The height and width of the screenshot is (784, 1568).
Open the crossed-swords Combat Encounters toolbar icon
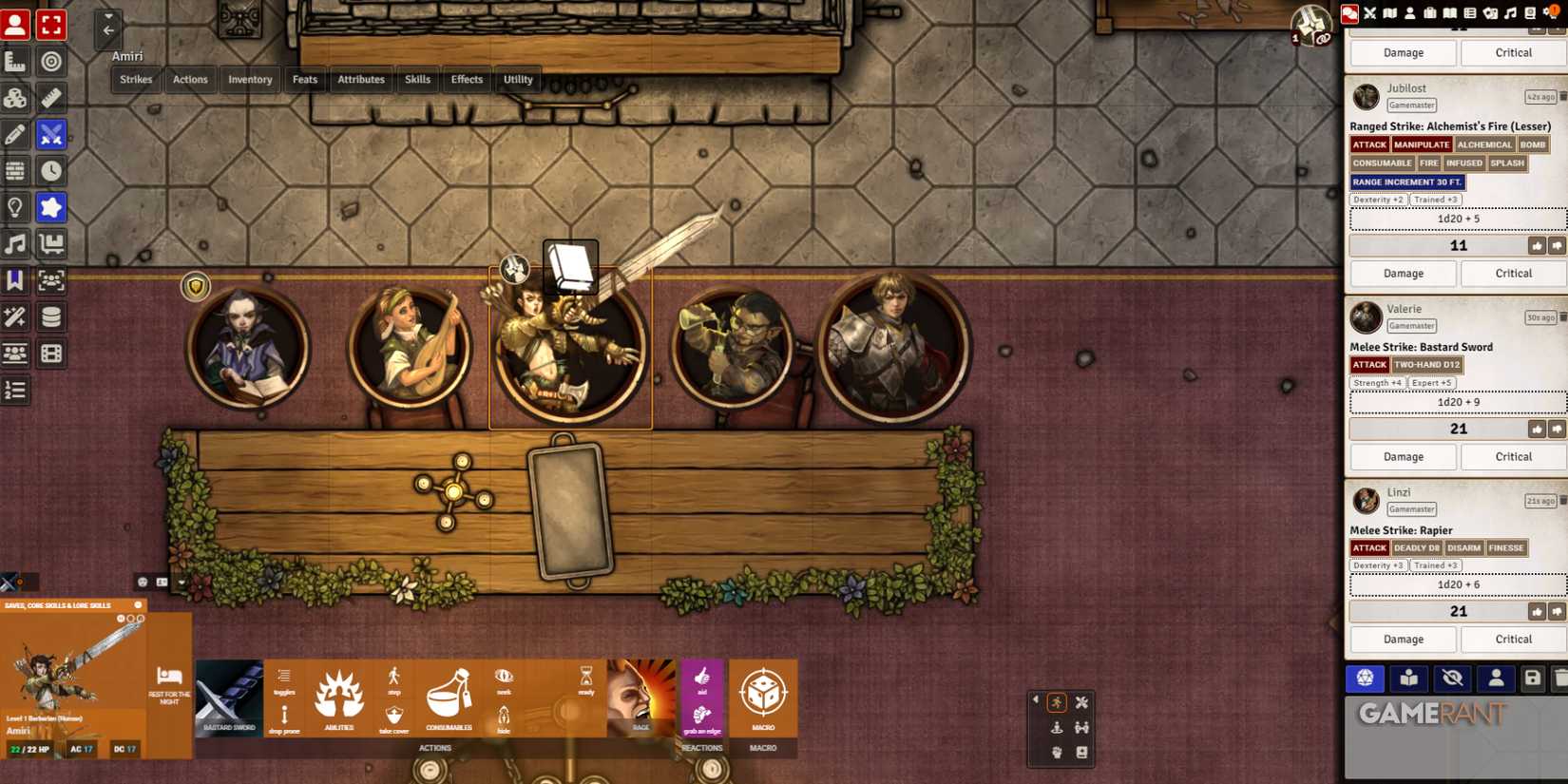tap(1369, 13)
